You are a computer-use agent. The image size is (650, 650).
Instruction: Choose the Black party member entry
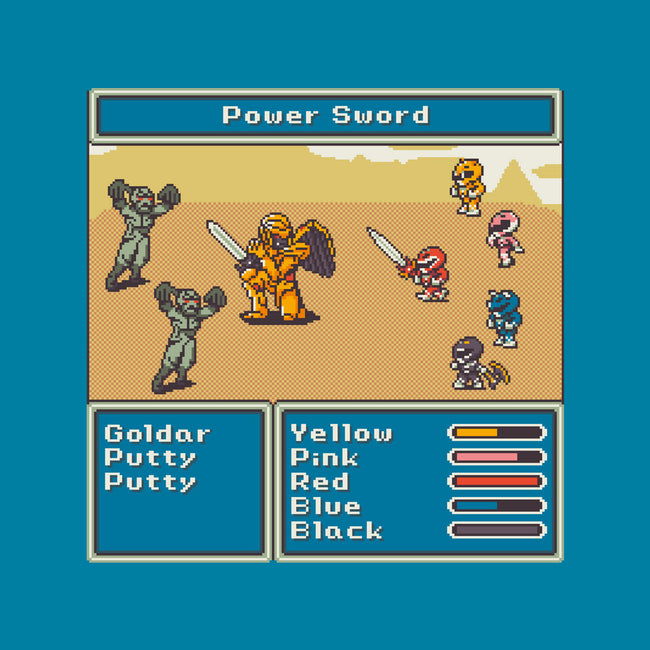[x=336, y=530]
